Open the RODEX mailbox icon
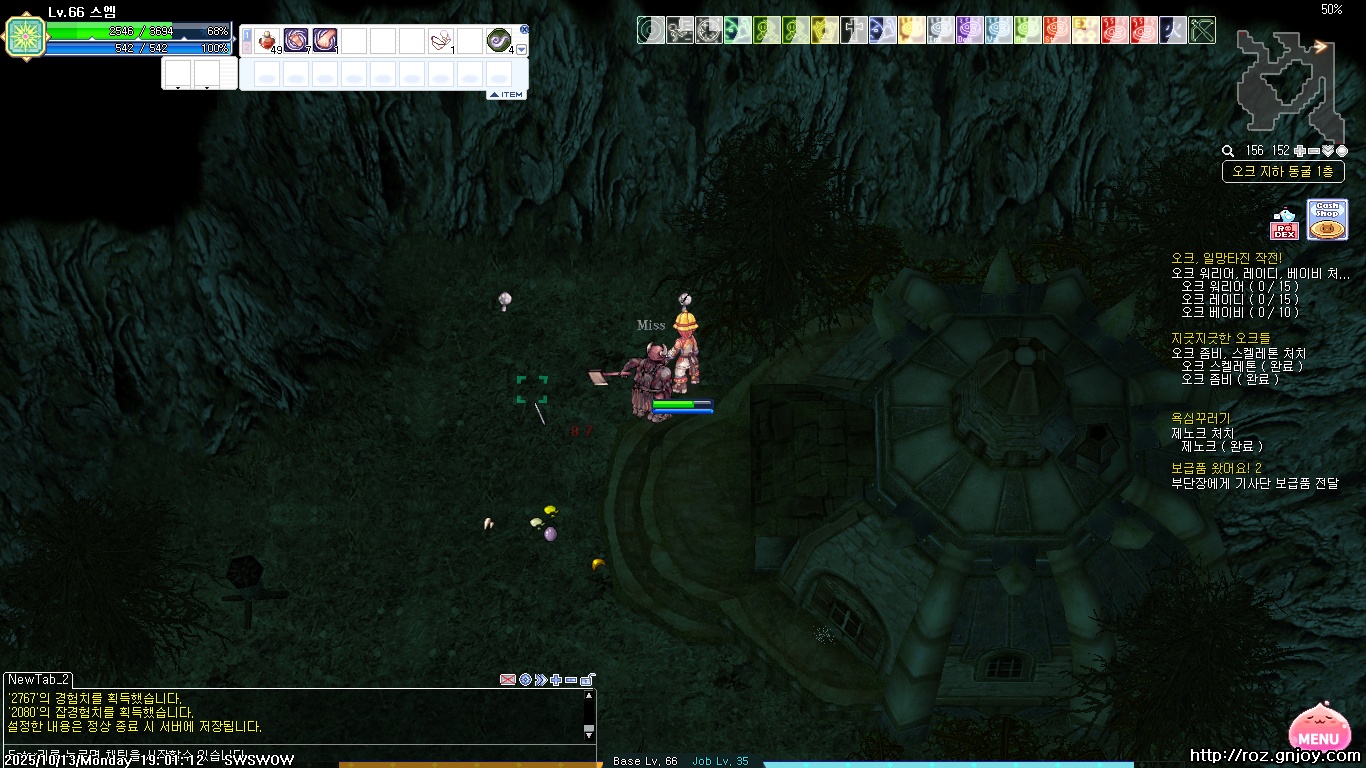This screenshot has width=1366, height=768. click(x=1284, y=225)
